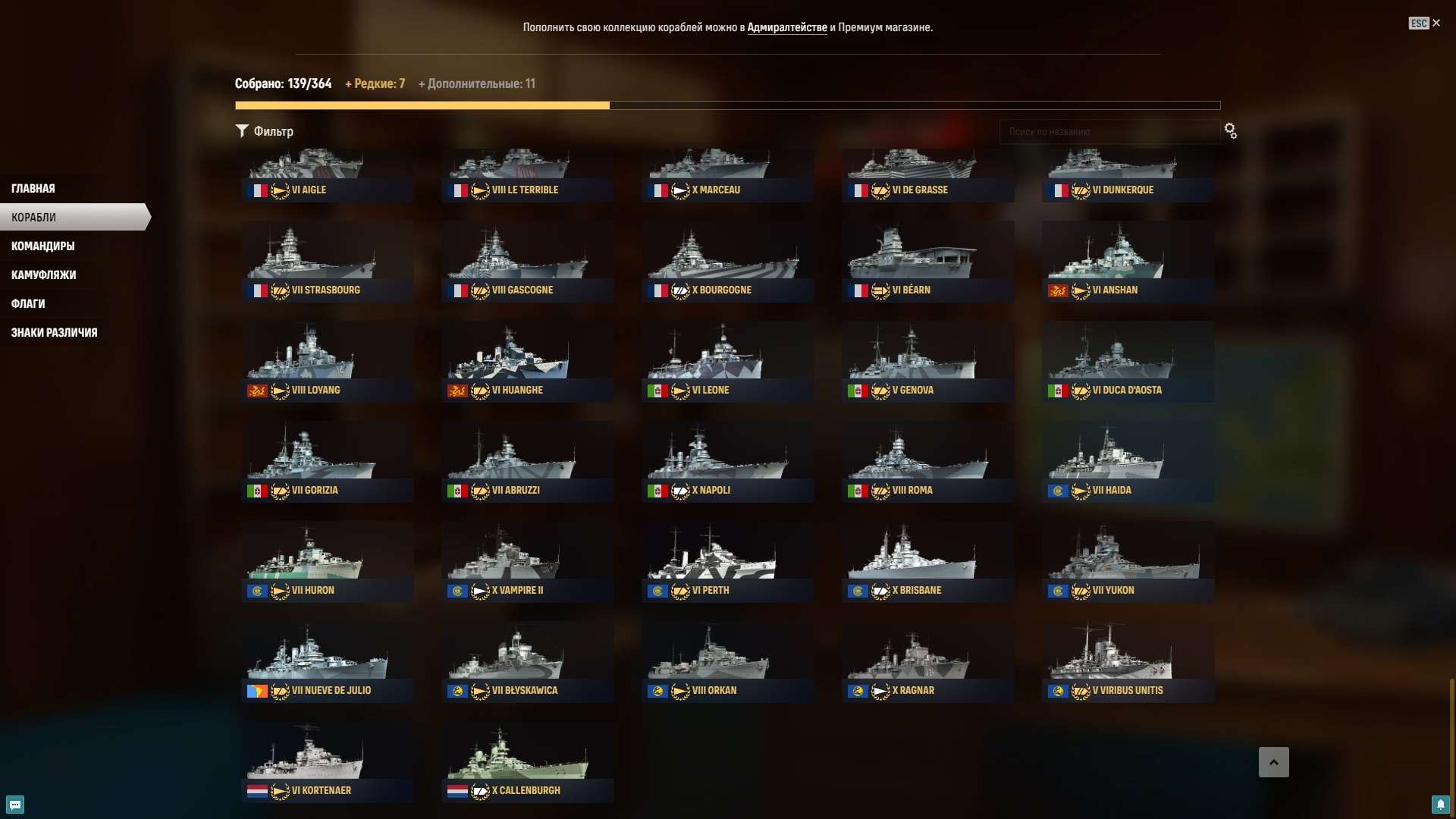Viewport: 1456px width, 819px height.
Task: Expand the Редкие rare ships counter
Action: (x=375, y=83)
